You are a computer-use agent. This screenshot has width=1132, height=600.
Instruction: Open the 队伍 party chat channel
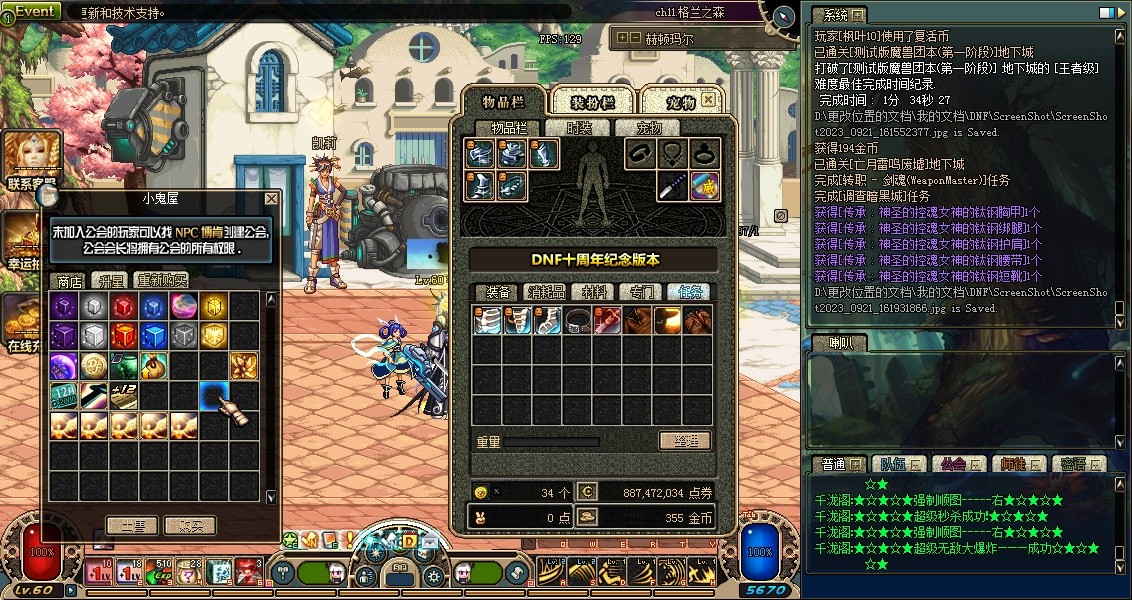click(x=888, y=464)
